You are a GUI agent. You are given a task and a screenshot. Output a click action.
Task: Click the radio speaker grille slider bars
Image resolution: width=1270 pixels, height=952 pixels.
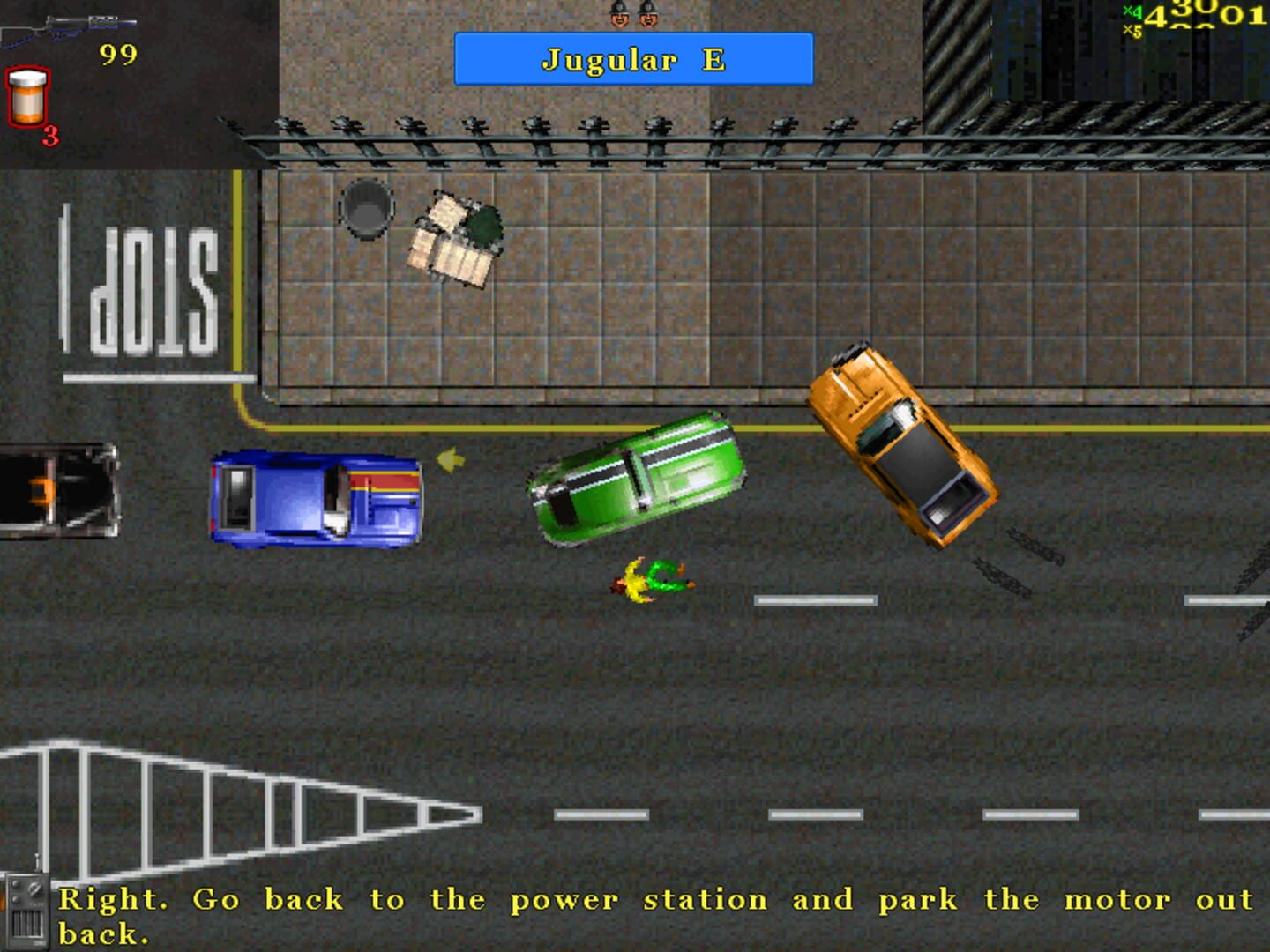click(27, 922)
